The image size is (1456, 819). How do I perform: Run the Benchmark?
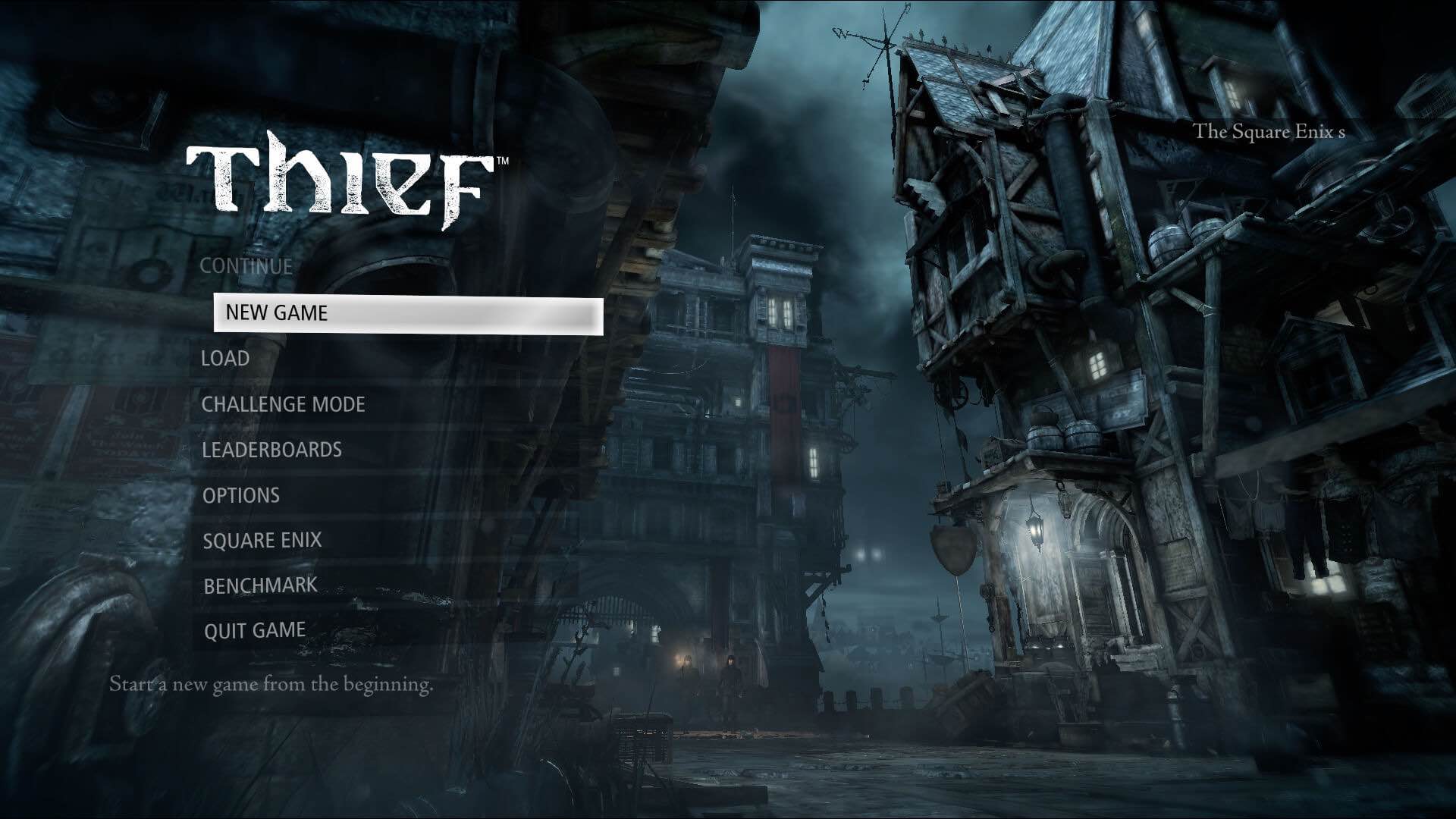(260, 585)
